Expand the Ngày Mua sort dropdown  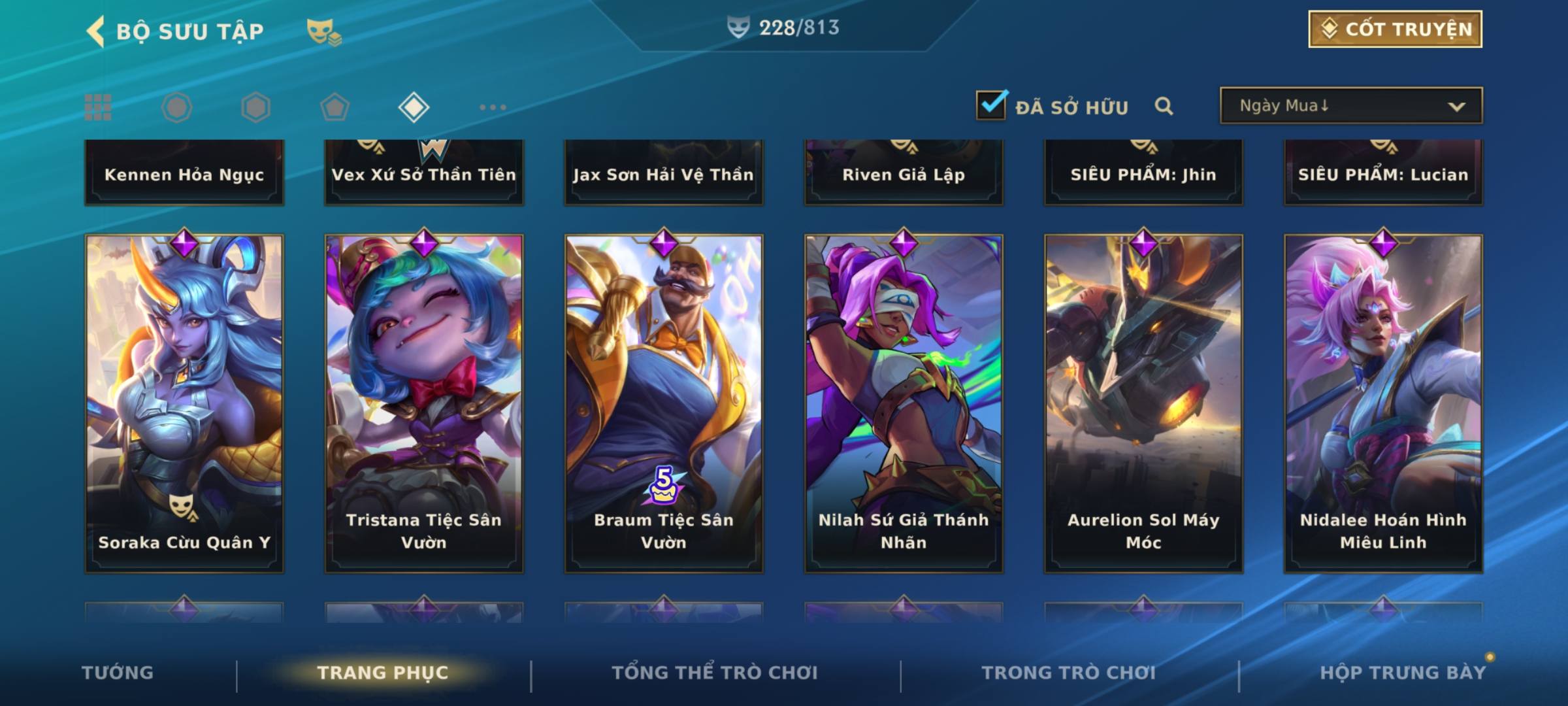coord(1351,106)
